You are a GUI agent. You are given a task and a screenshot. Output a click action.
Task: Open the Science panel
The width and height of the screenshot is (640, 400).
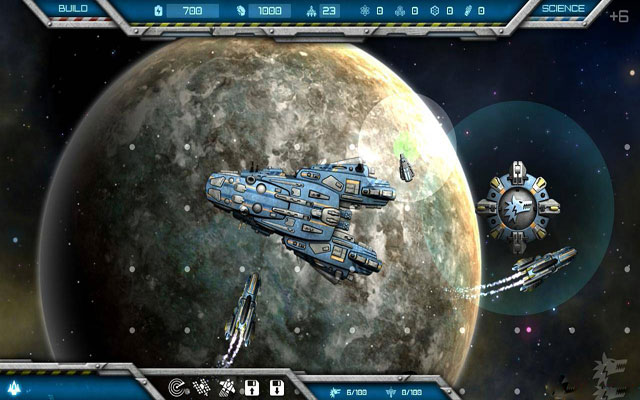click(564, 8)
